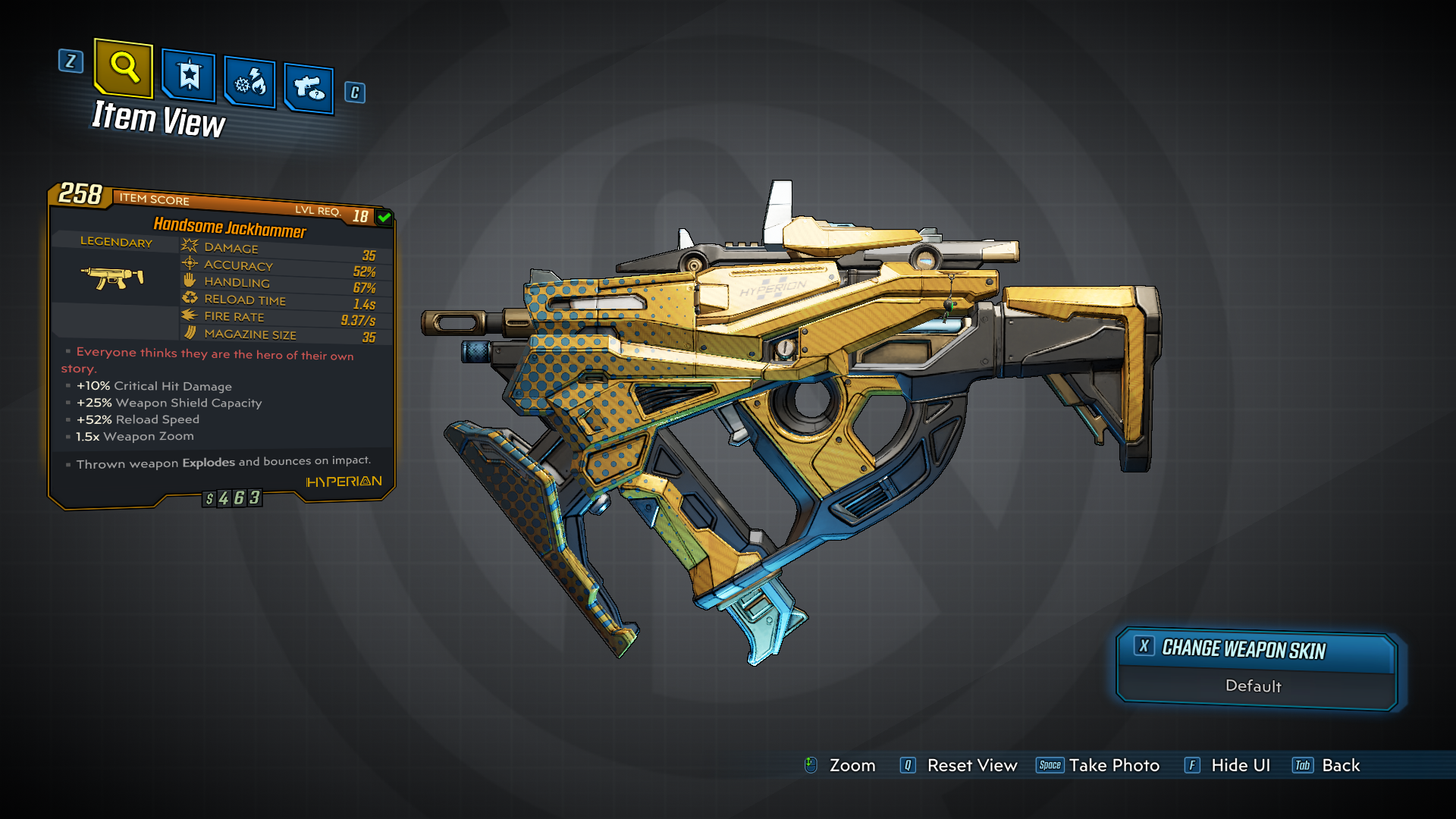Open the pistol with question mark tab

(x=309, y=89)
